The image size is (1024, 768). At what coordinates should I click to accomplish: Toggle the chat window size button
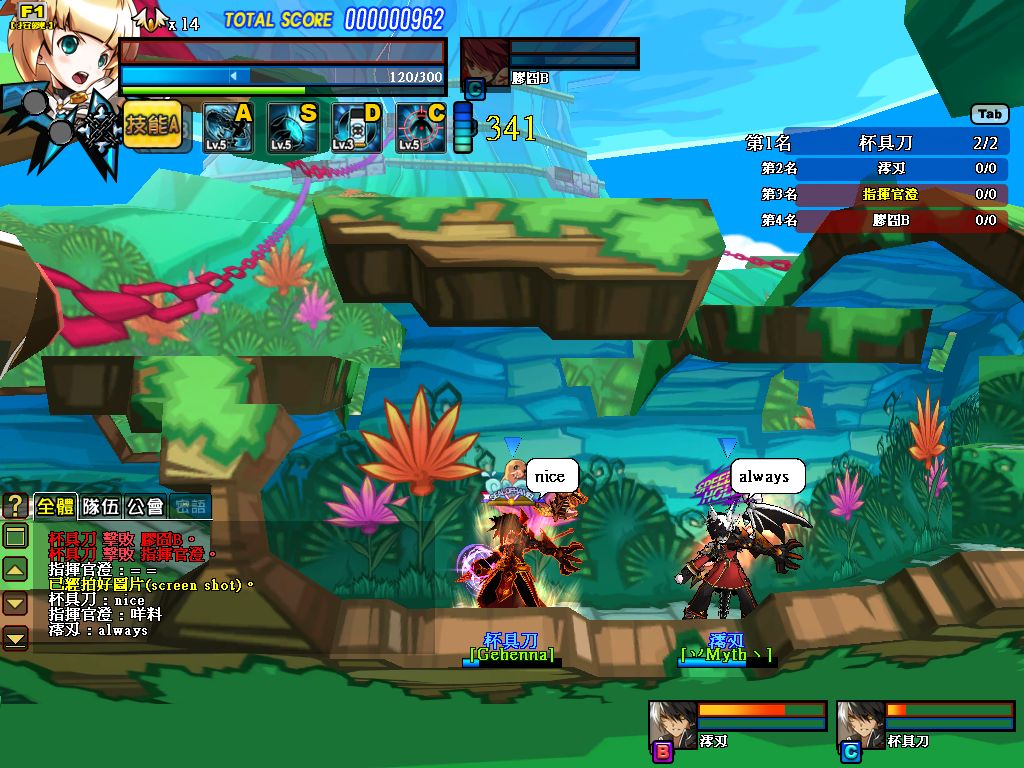tap(15, 537)
